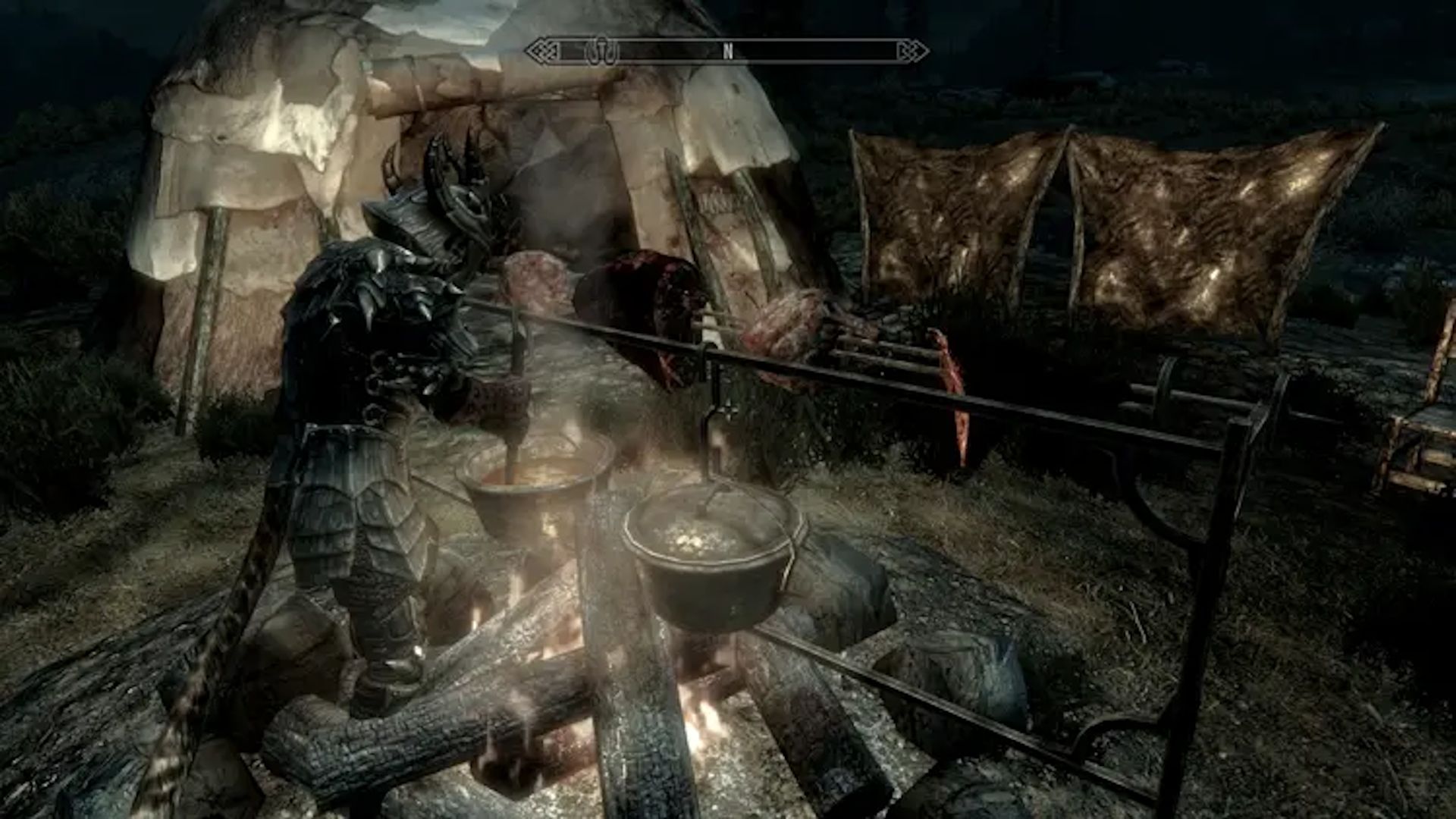The width and height of the screenshot is (1456, 819).
Task: Click the left knotwork end of the compass bar
Action: tap(542, 52)
